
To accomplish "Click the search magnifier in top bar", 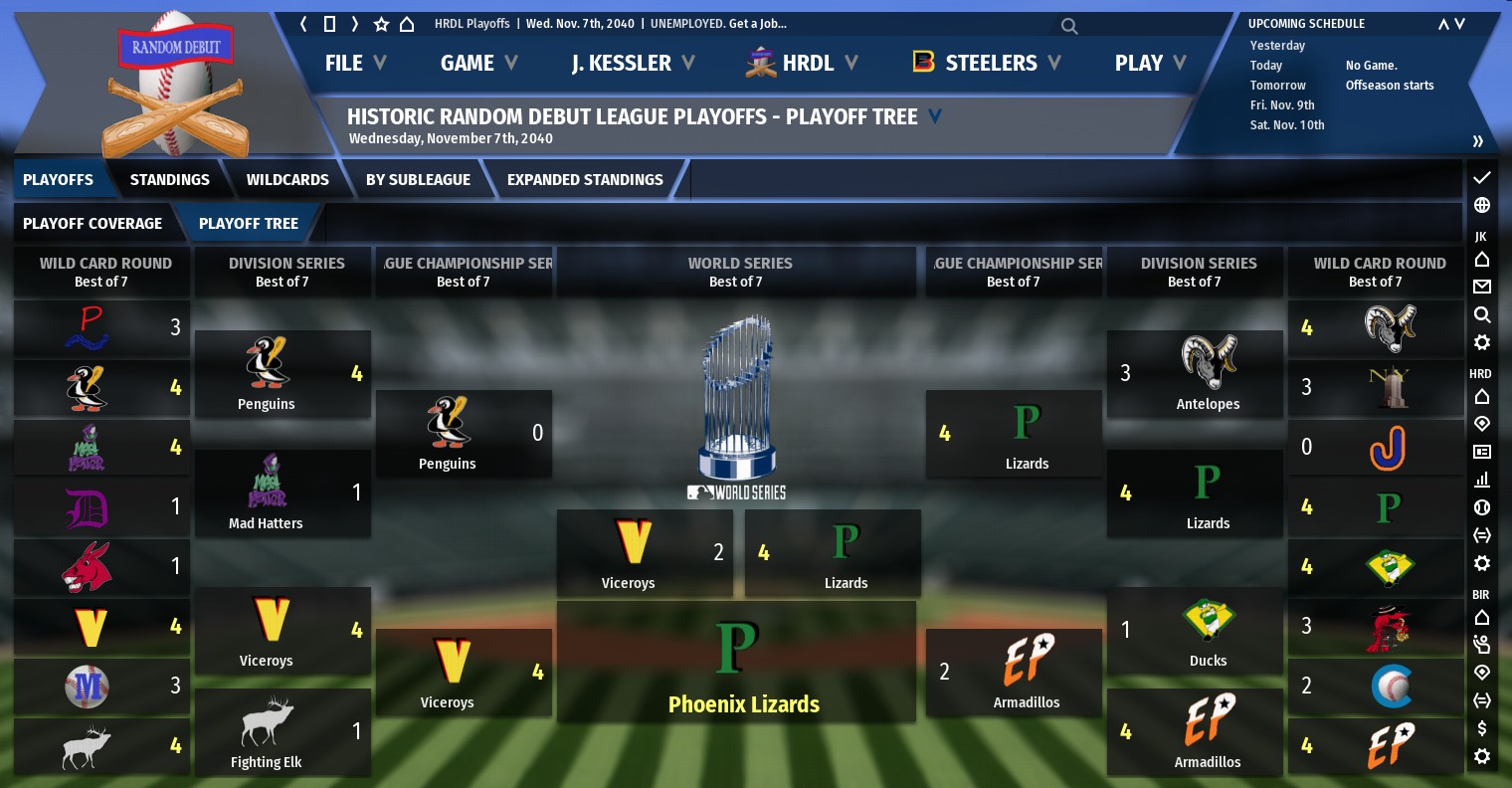I will click(1069, 26).
